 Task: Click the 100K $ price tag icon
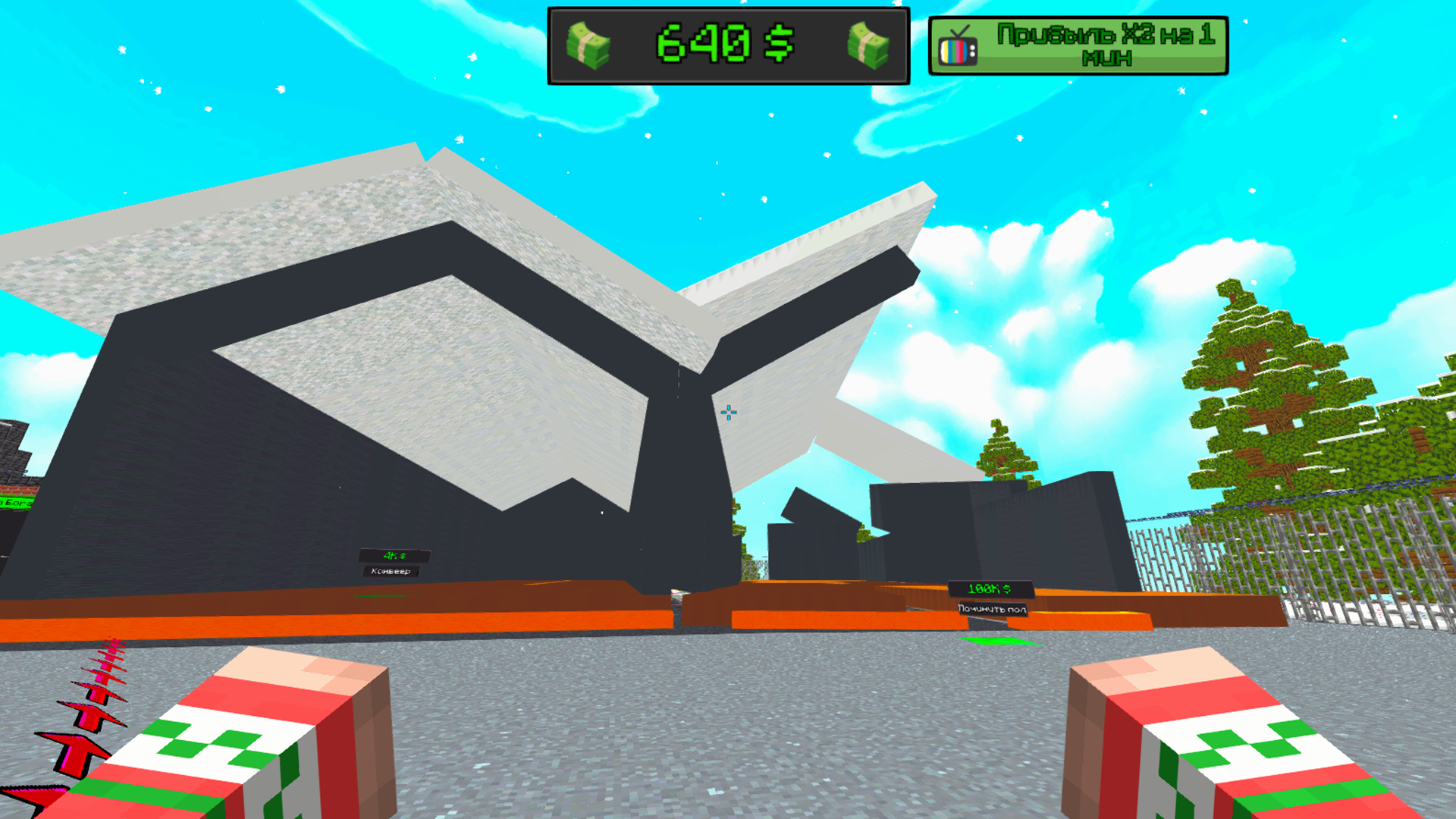coord(1007,589)
